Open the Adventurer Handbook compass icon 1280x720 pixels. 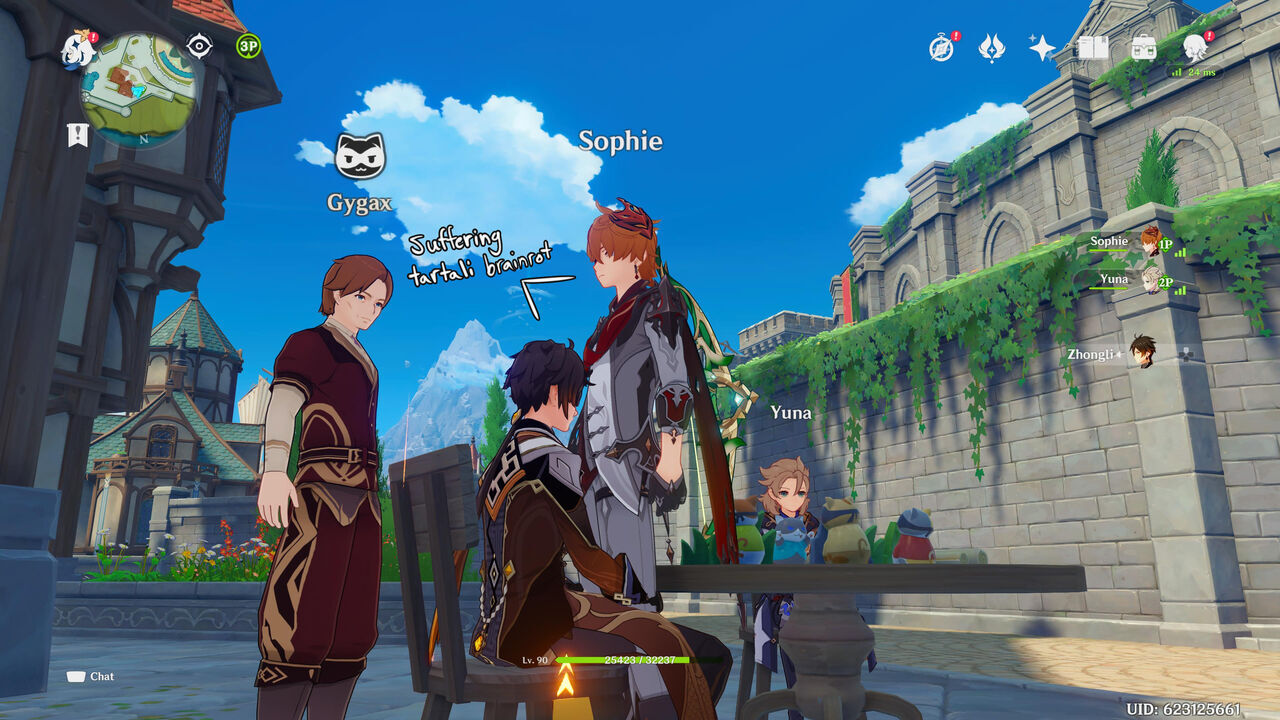click(x=941, y=48)
